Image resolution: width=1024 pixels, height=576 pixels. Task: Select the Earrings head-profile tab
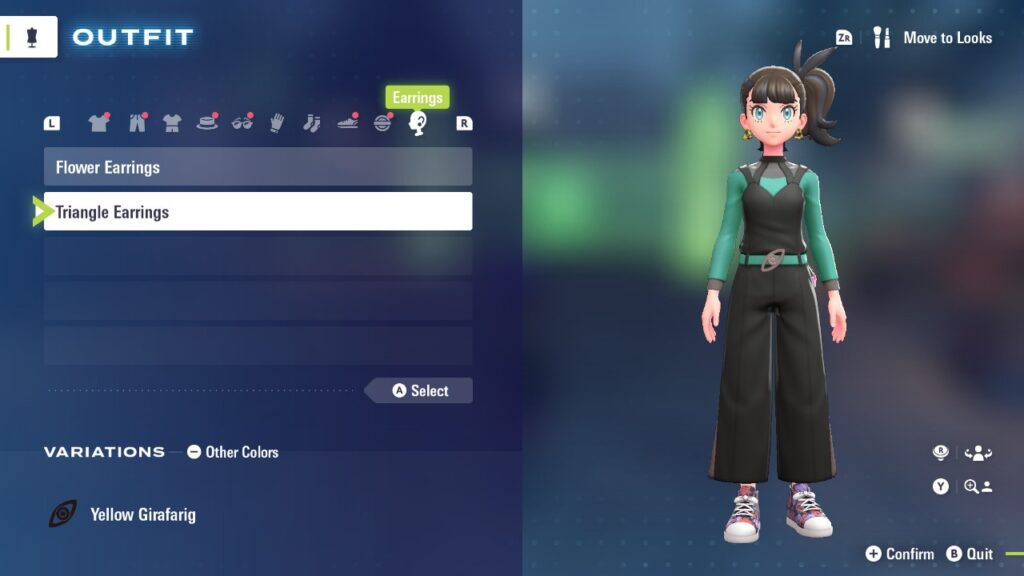pos(418,123)
